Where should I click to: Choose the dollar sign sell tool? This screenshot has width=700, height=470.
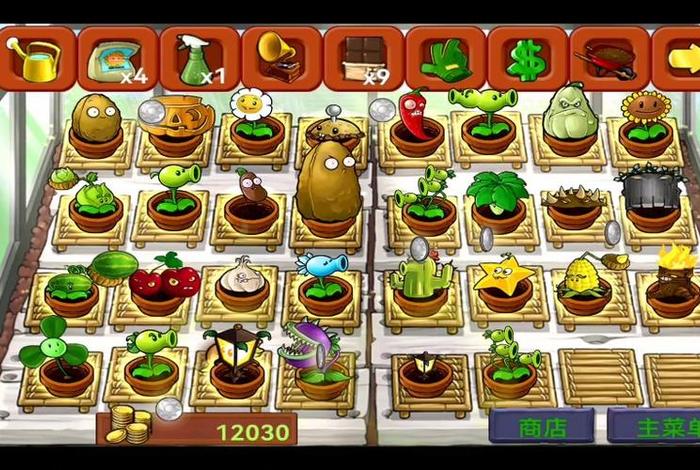(527, 58)
